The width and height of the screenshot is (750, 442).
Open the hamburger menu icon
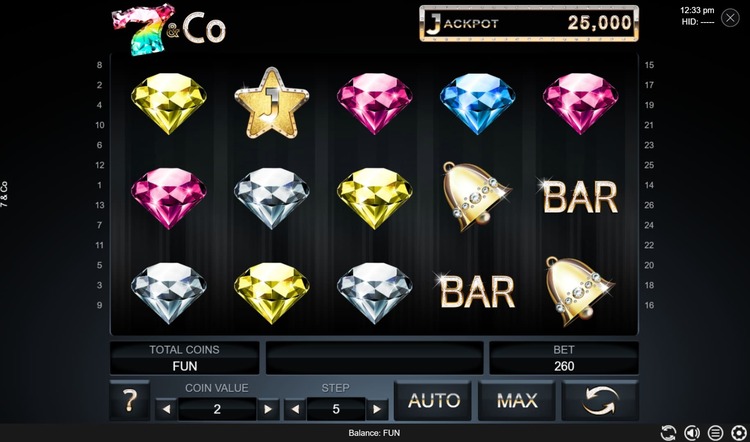(714, 433)
